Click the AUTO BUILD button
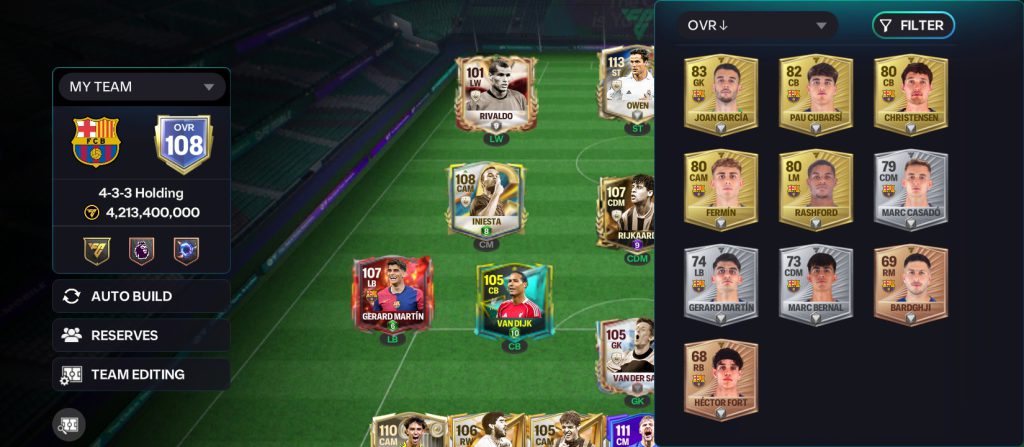This screenshot has height=447, width=1024. (141, 296)
